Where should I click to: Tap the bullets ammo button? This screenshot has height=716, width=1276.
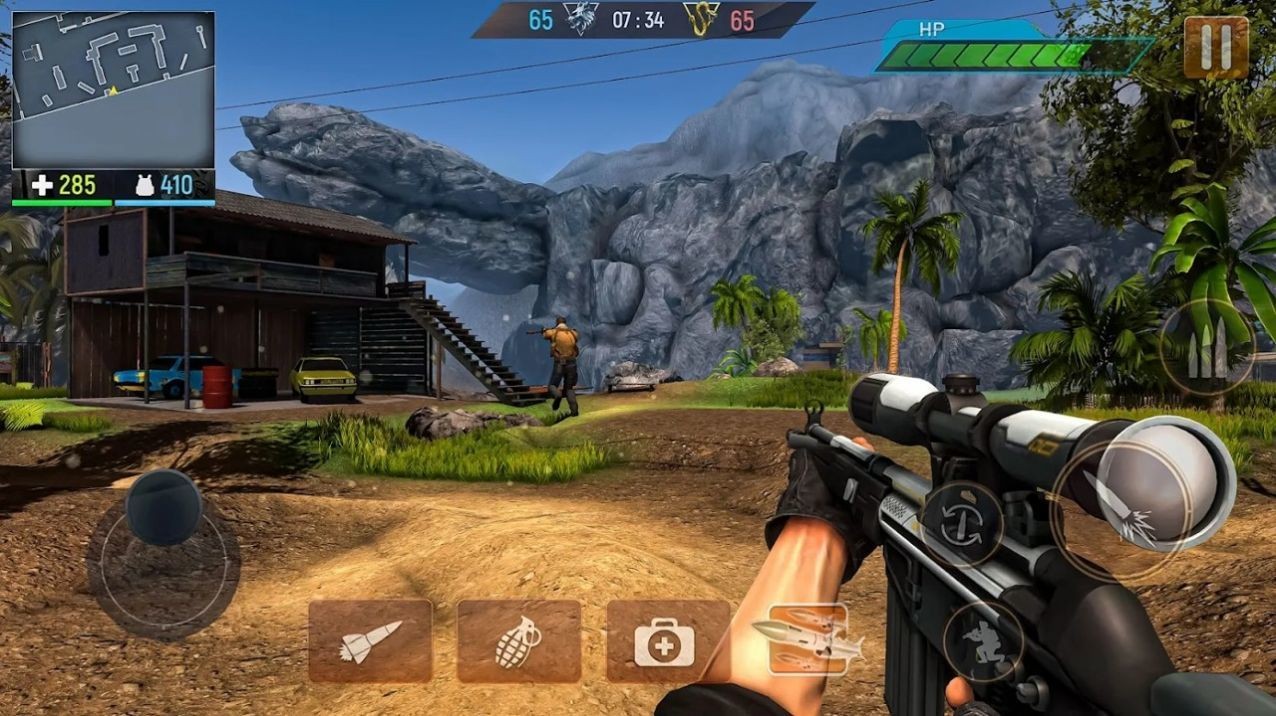(x=1207, y=350)
